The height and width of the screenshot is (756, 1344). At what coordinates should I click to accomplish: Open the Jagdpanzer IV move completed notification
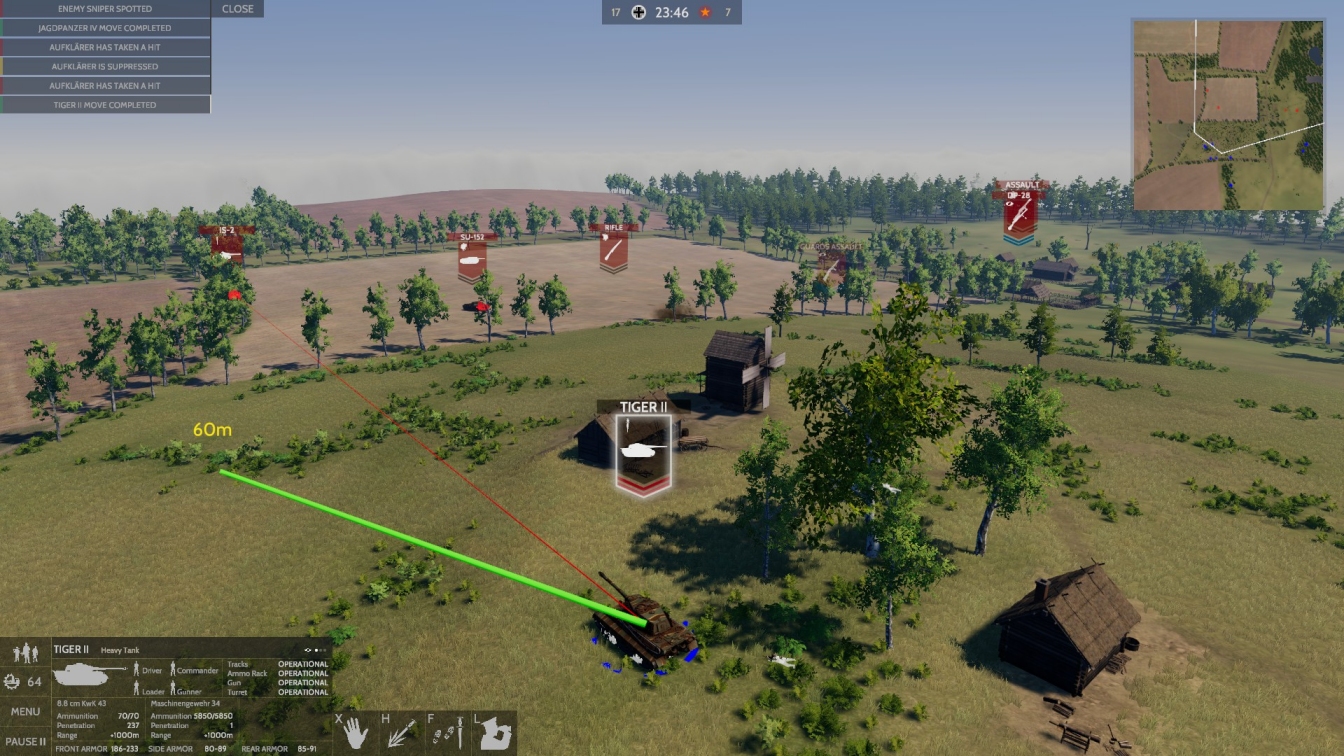coord(105,28)
